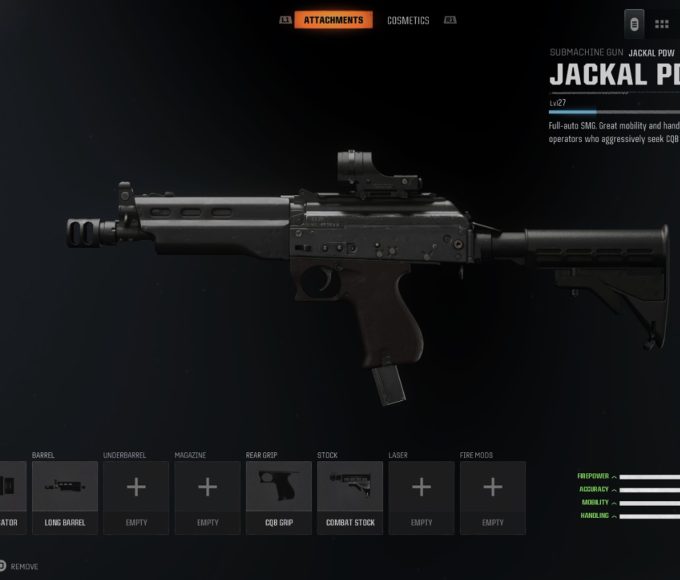This screenshot has height=580, width=680.
Task: Choose the empty Underbarrel slot
Action: (x=136, y=497)
